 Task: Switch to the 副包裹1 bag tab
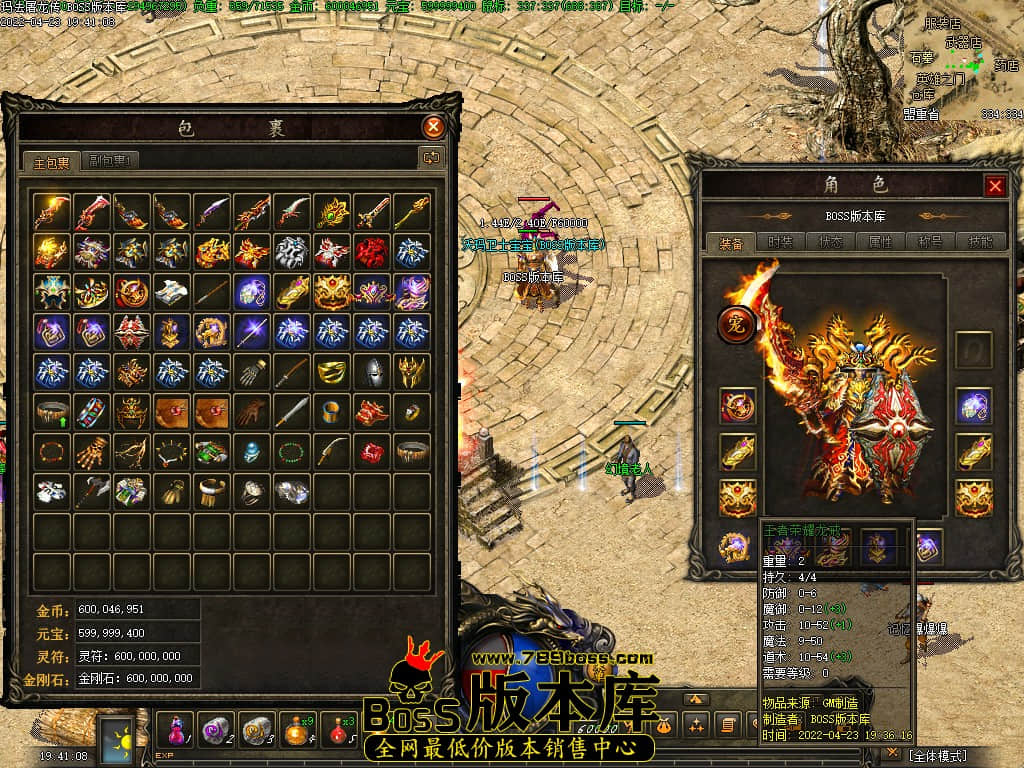[x=109, y=160]
